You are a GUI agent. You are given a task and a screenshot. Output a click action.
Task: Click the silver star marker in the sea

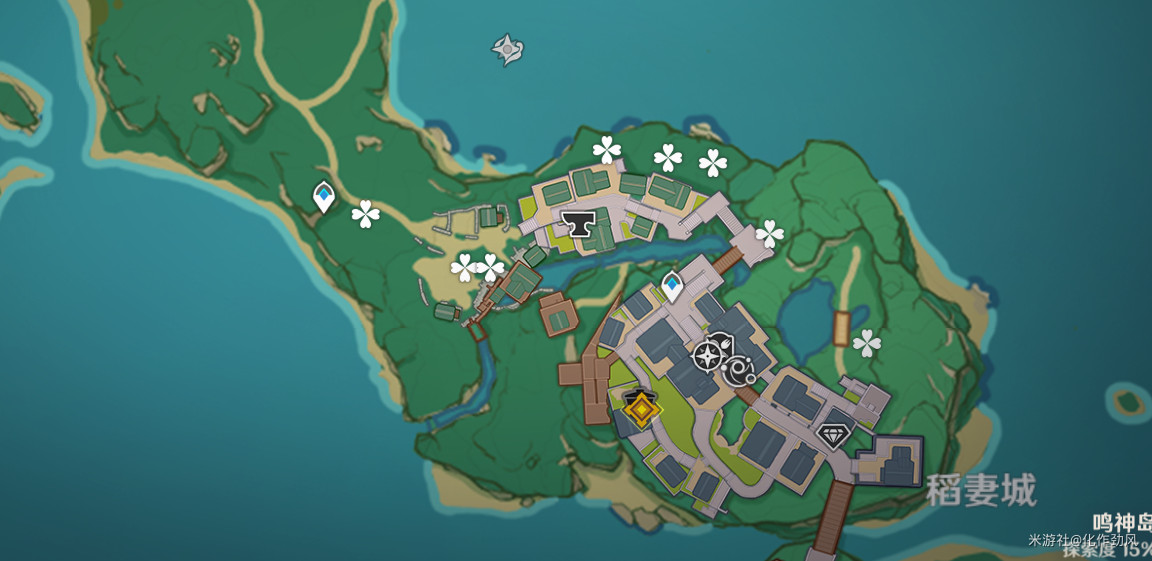[x=507, y=49]
